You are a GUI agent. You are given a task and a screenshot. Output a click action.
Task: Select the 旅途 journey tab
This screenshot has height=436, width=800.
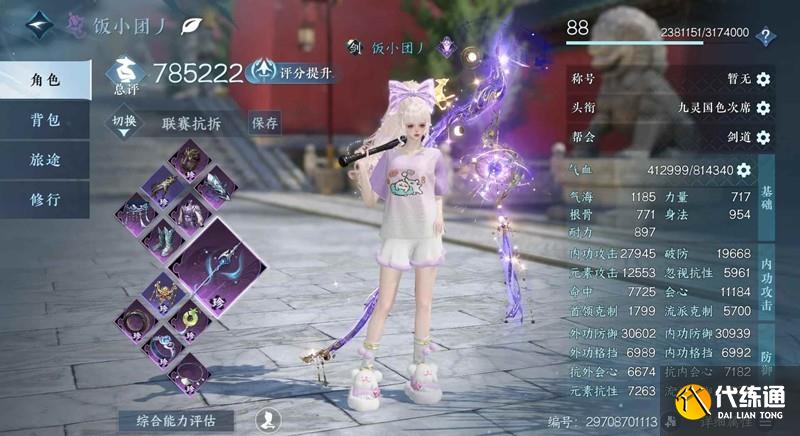(44, 159)
